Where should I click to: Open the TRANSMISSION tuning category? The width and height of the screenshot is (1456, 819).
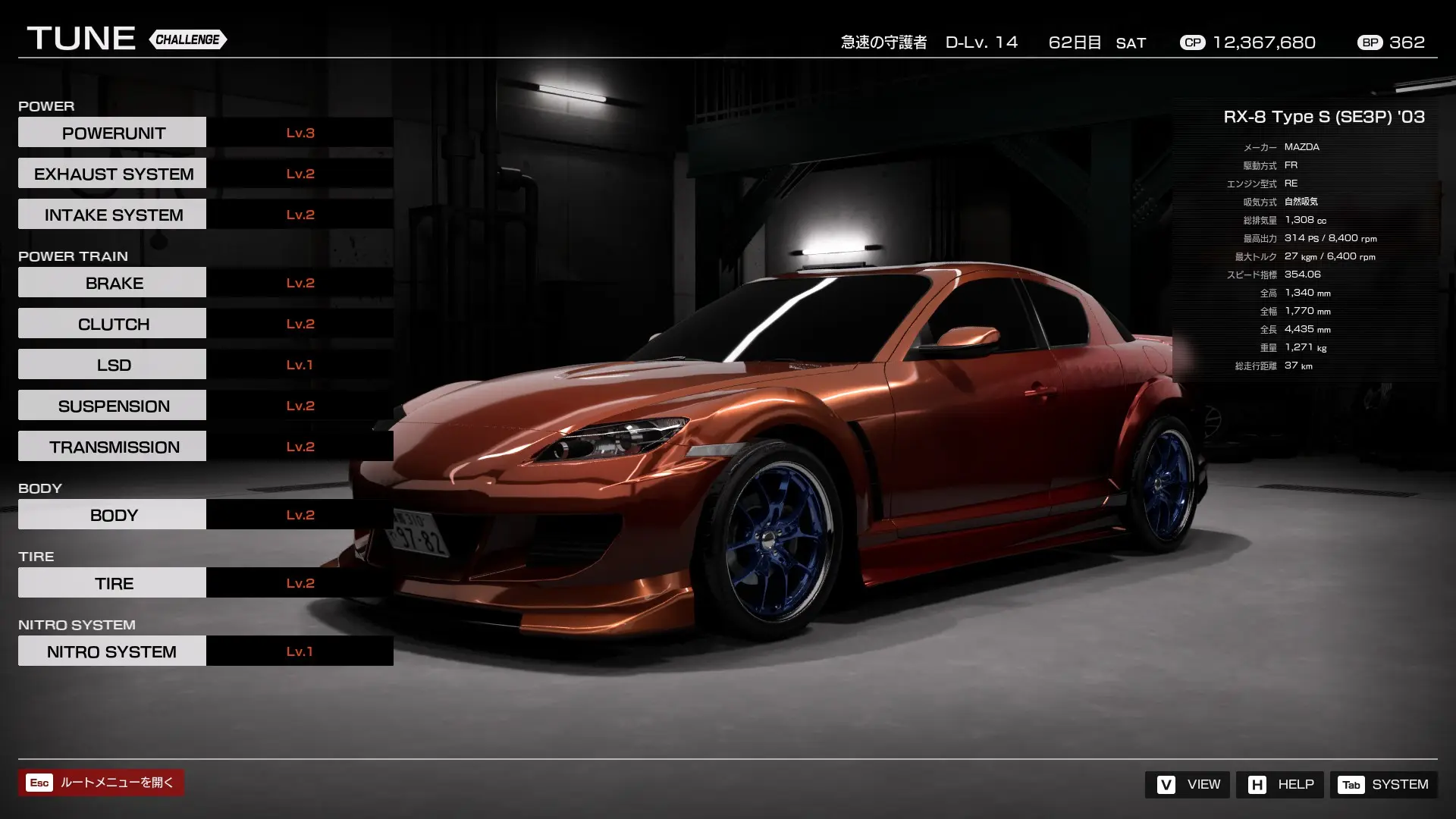pos(111,446)
